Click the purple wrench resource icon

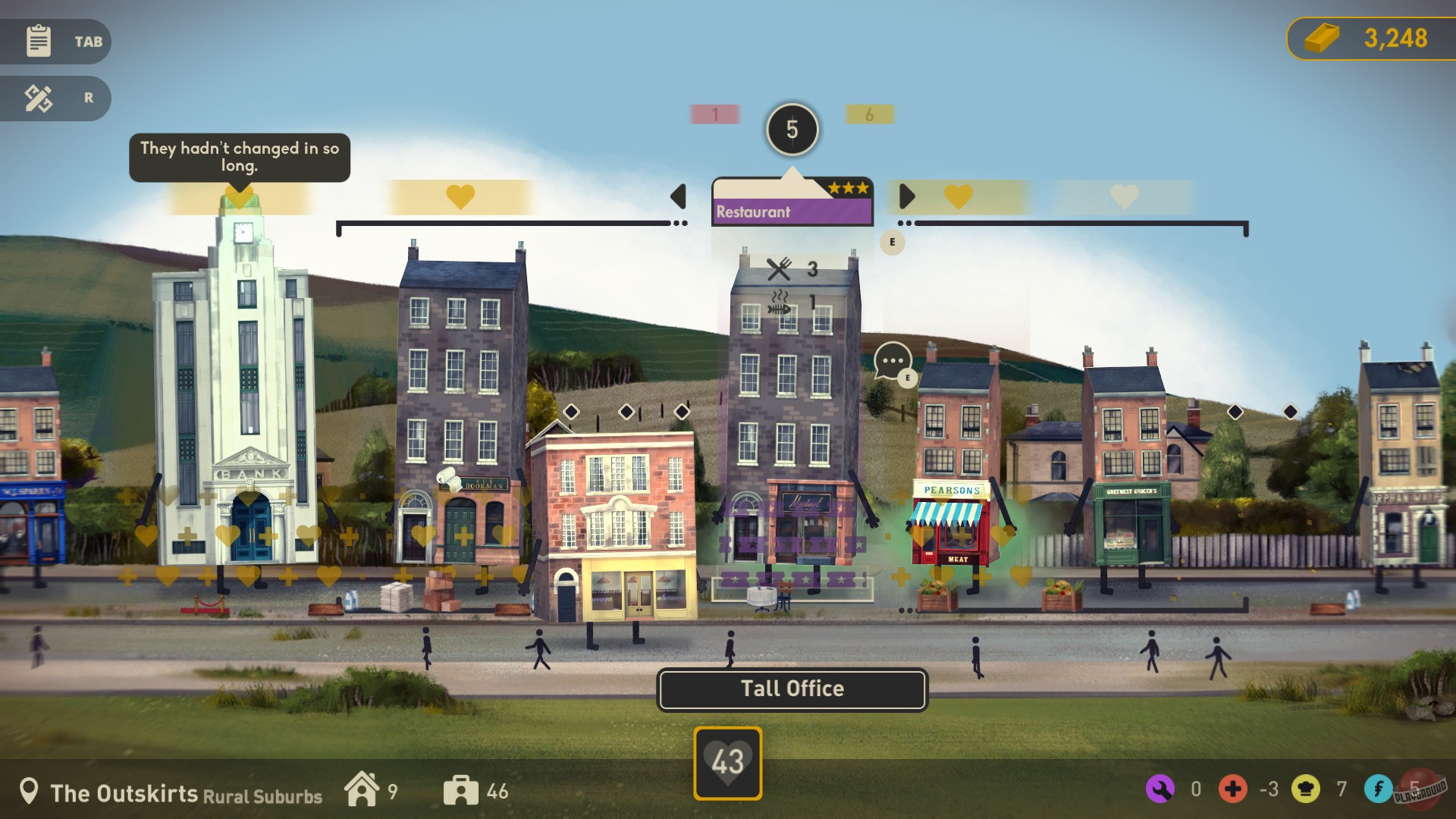(1159, 790)
